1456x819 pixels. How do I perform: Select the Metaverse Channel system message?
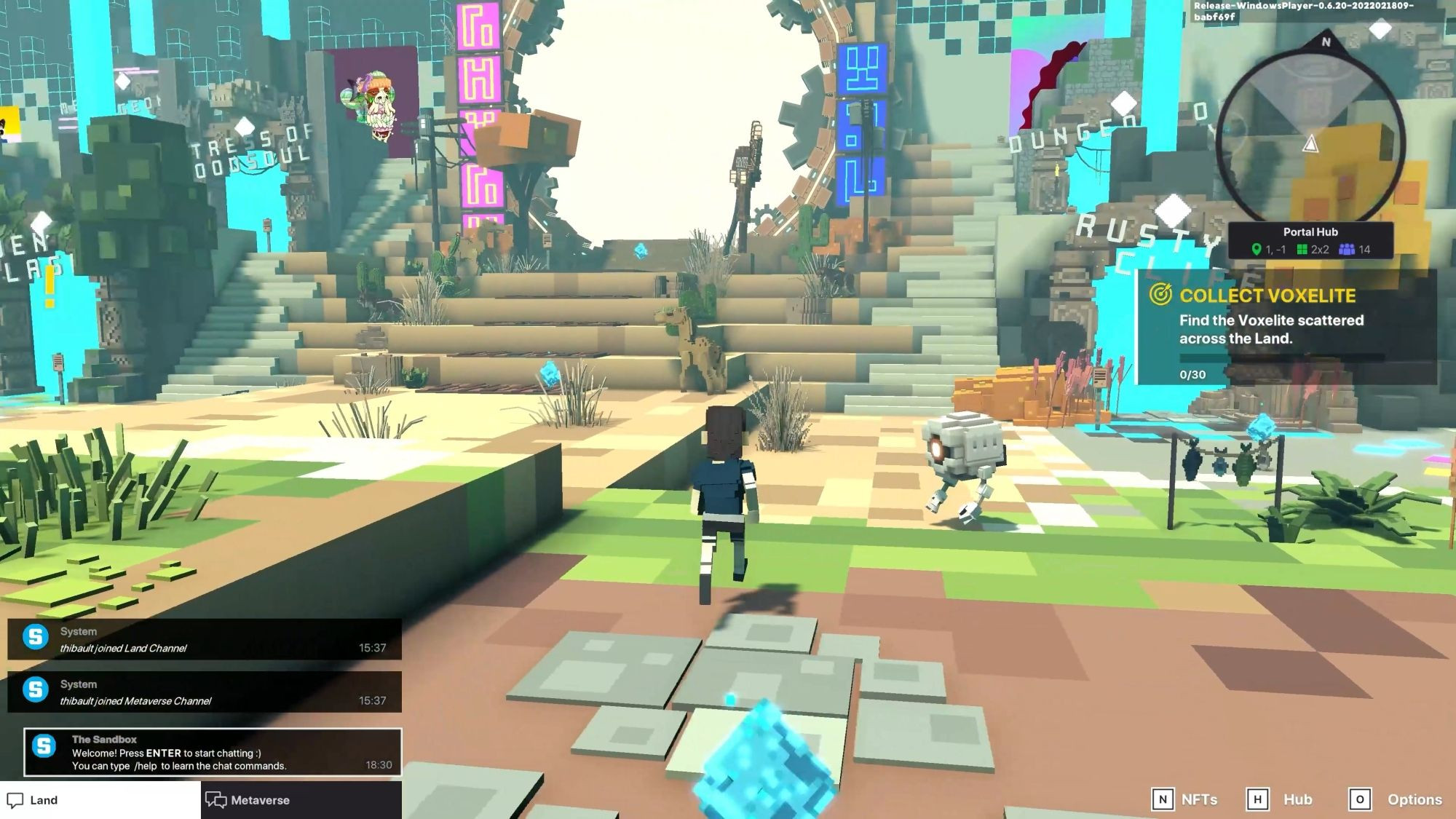pos(205,692)
